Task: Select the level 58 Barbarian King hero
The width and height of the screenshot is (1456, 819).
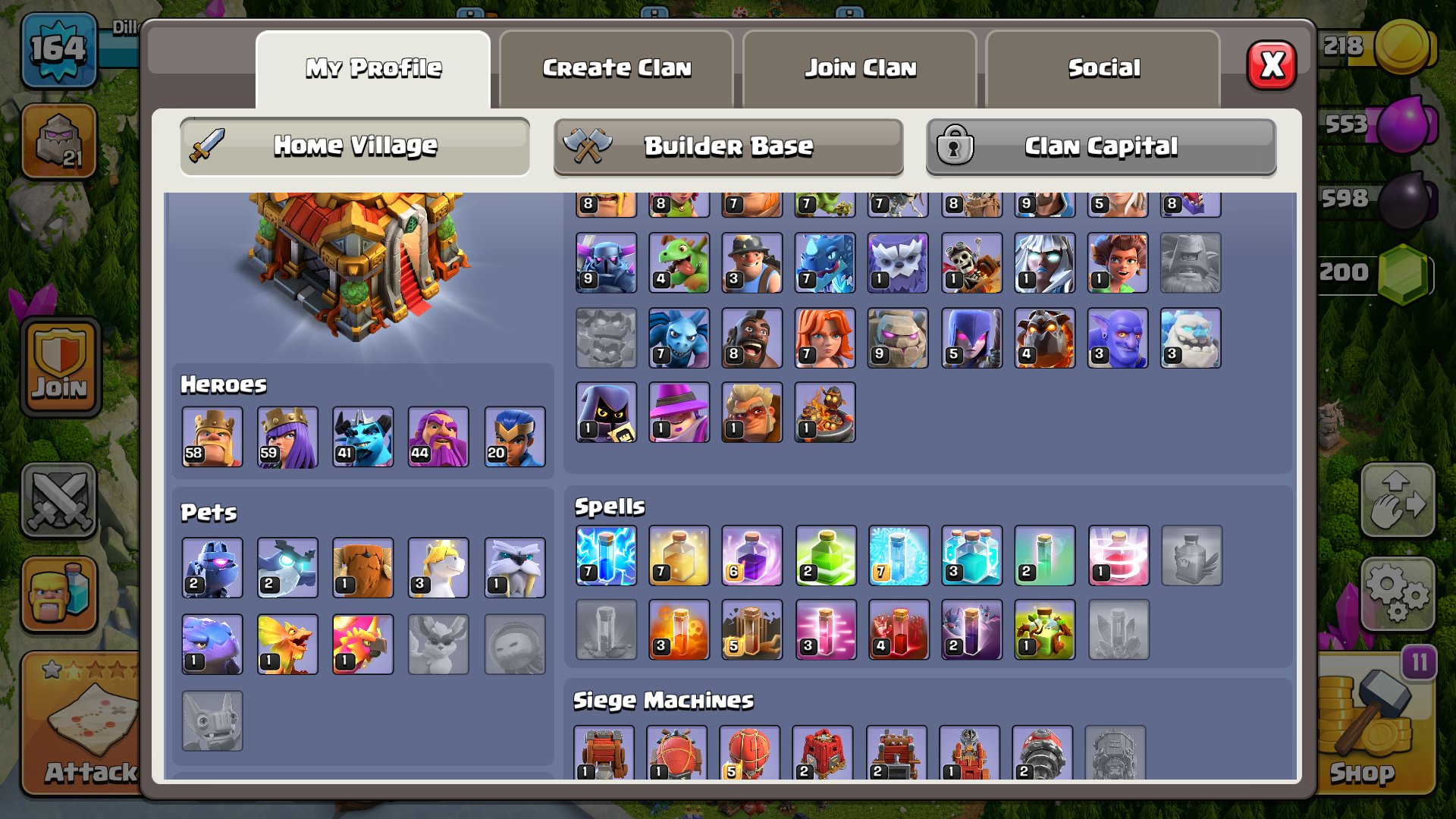Action: pos(212,438)
